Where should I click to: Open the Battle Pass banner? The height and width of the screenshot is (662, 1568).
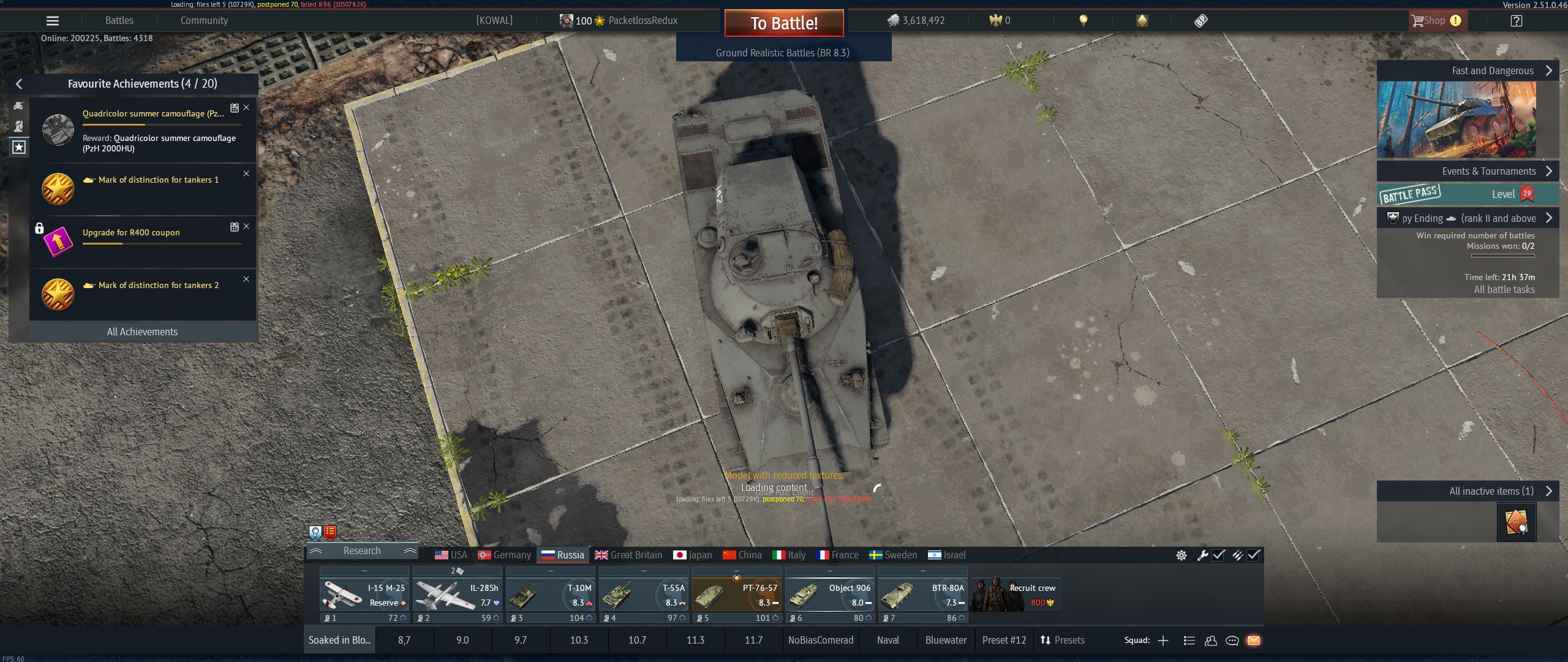click(1466, 194)
